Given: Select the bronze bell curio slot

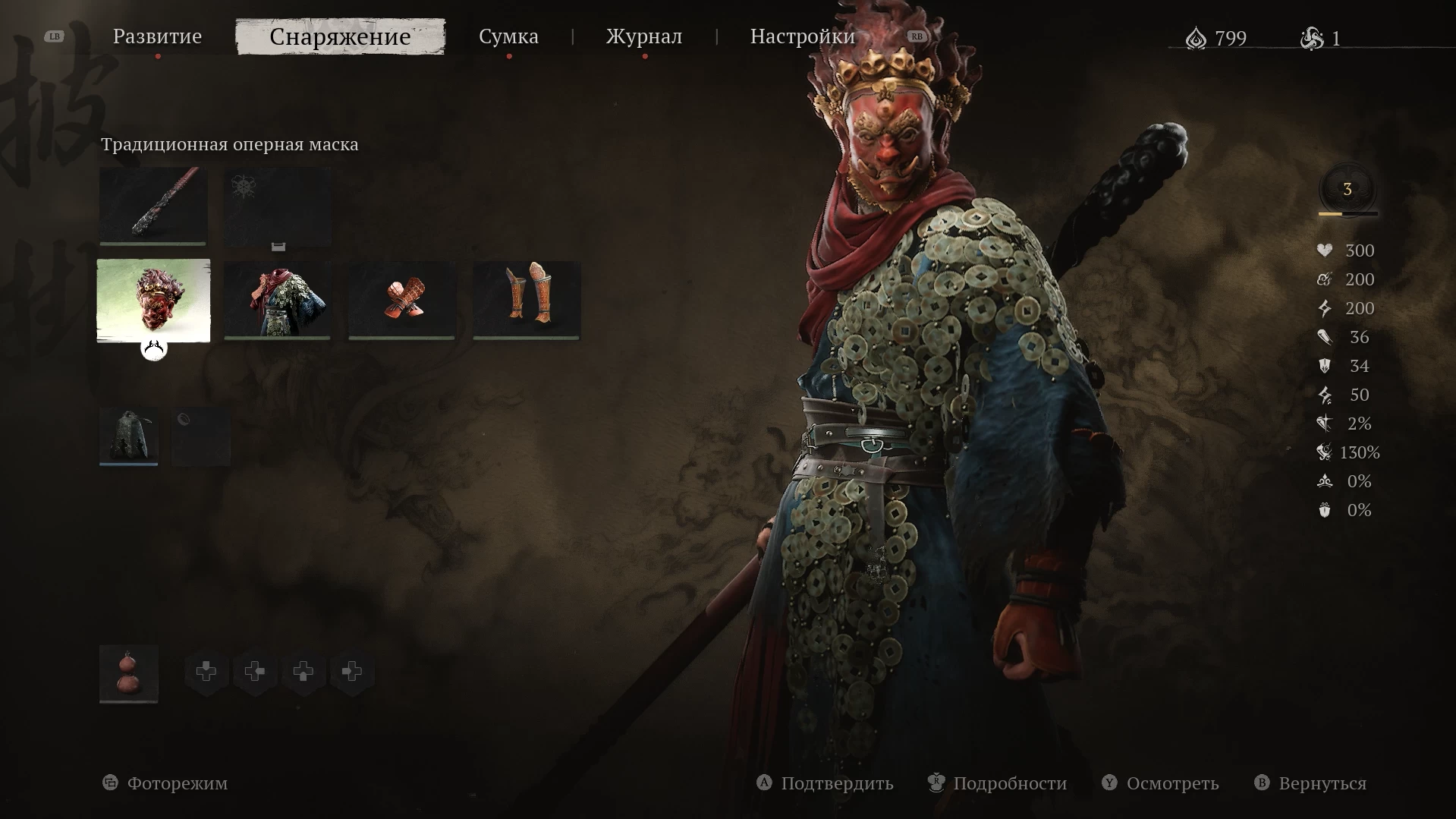Looking at the screenshot, I should [128, 436].
